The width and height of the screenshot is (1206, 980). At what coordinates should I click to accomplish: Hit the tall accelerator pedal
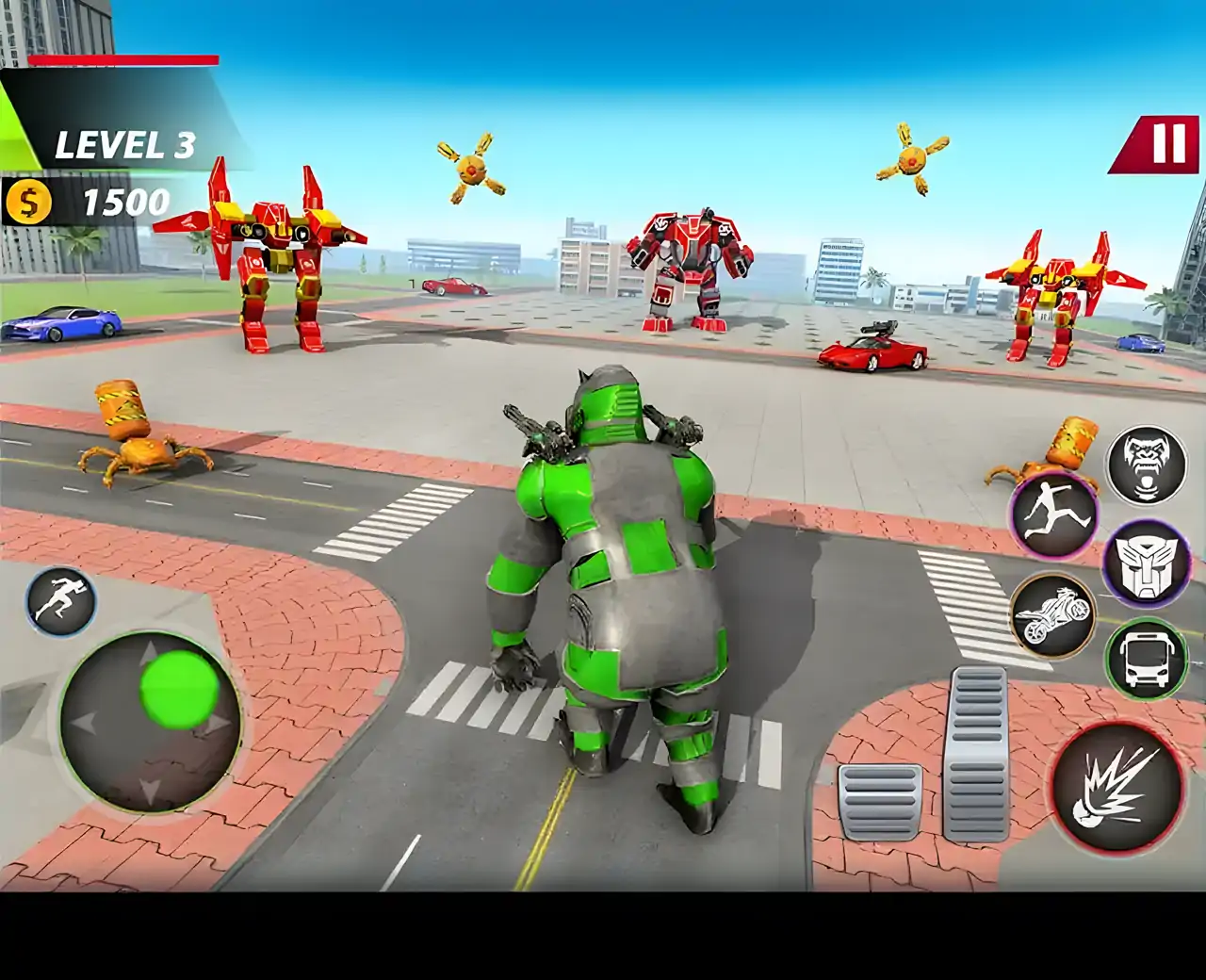pos(977,753)
